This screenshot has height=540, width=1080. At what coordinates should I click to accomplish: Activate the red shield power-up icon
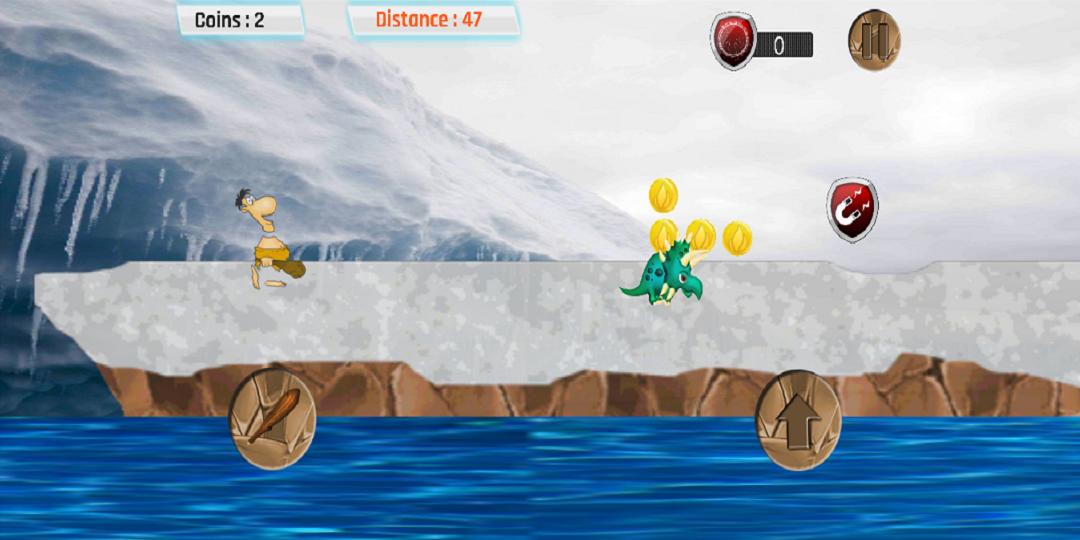click(733, 41)
